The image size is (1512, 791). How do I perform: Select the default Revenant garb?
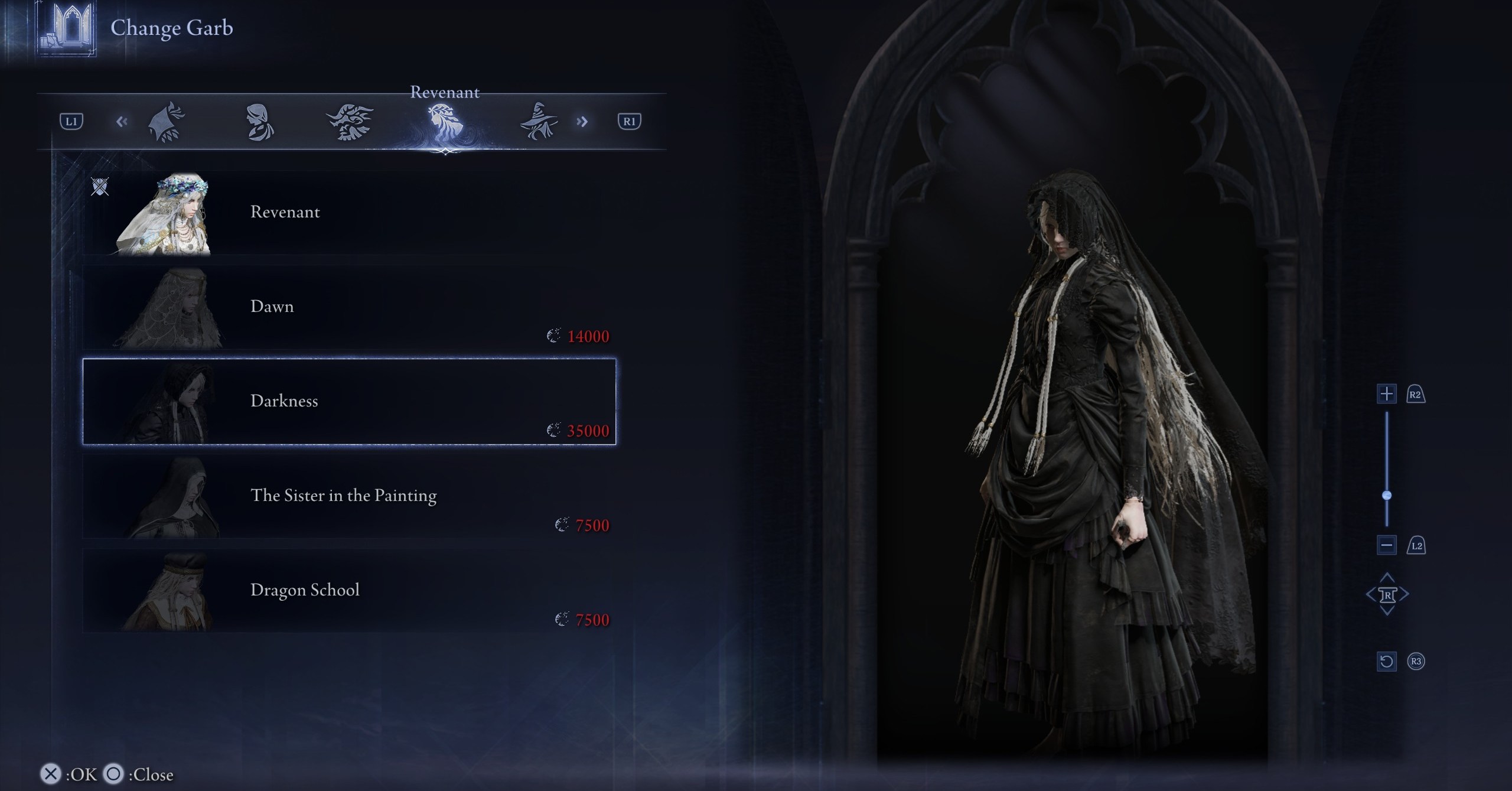tap(348, 213)
